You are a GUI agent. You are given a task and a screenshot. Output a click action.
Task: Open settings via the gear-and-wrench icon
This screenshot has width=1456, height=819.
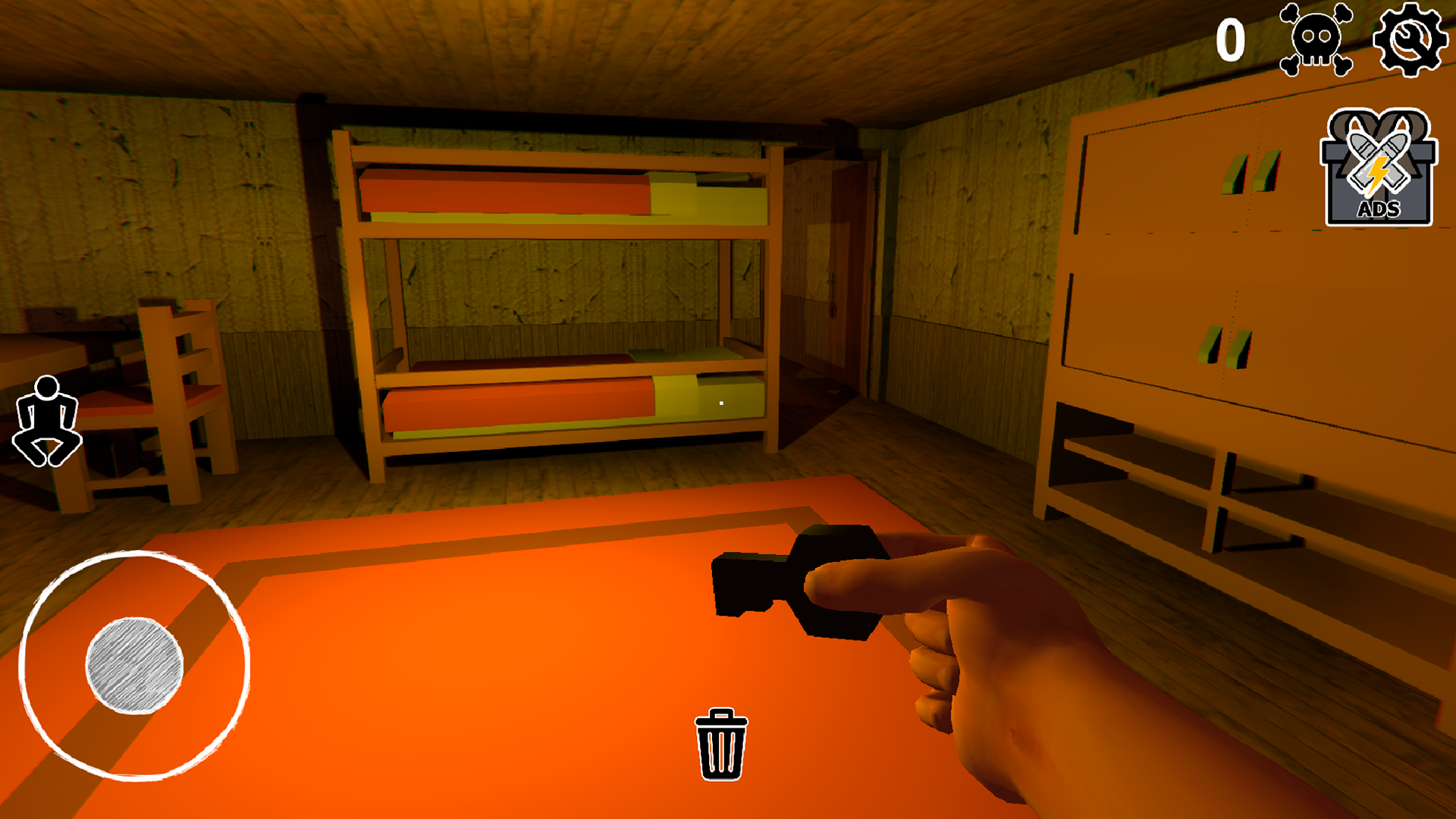tap(1410, 40)
